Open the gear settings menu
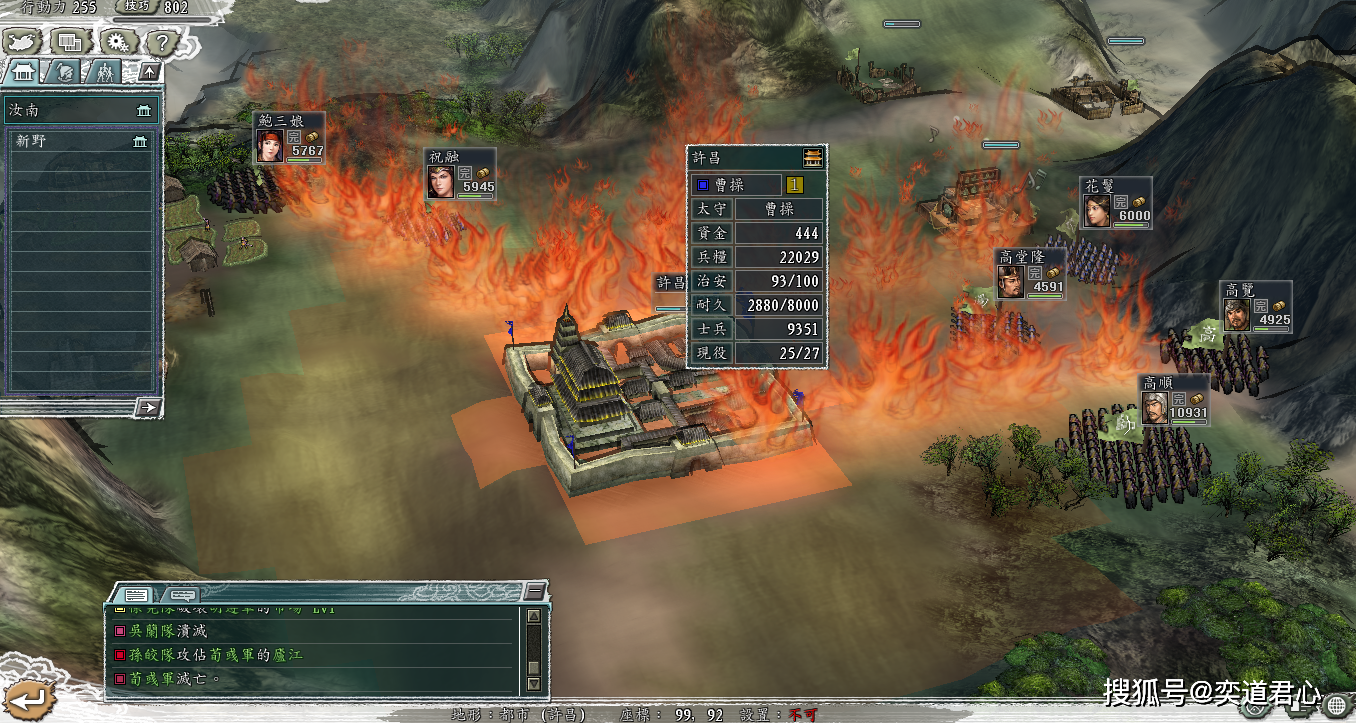Viewport: 1356px width, 723px height. point(118,42)
